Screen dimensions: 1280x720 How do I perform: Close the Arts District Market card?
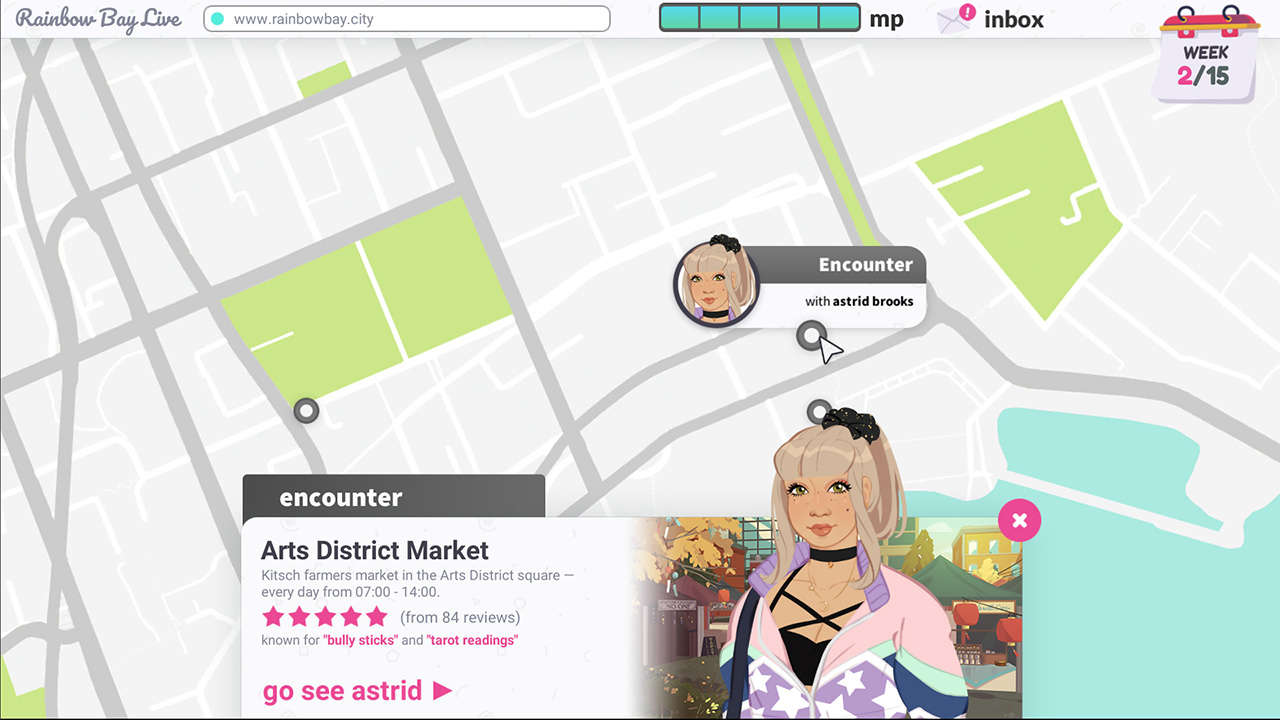pyautogui.click(x=1019, y=520)
